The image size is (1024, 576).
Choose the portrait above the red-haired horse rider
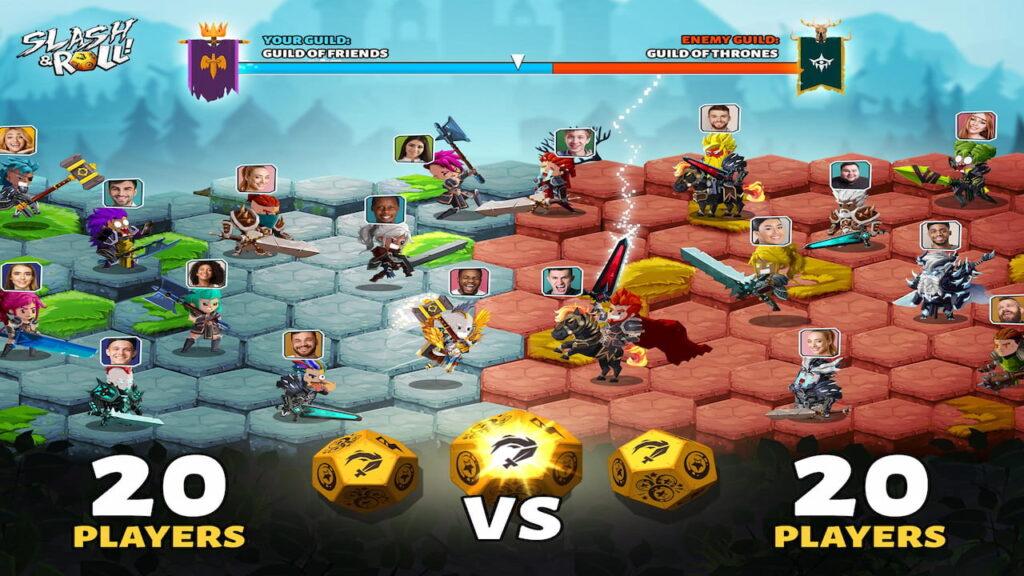tap(562, 280)
